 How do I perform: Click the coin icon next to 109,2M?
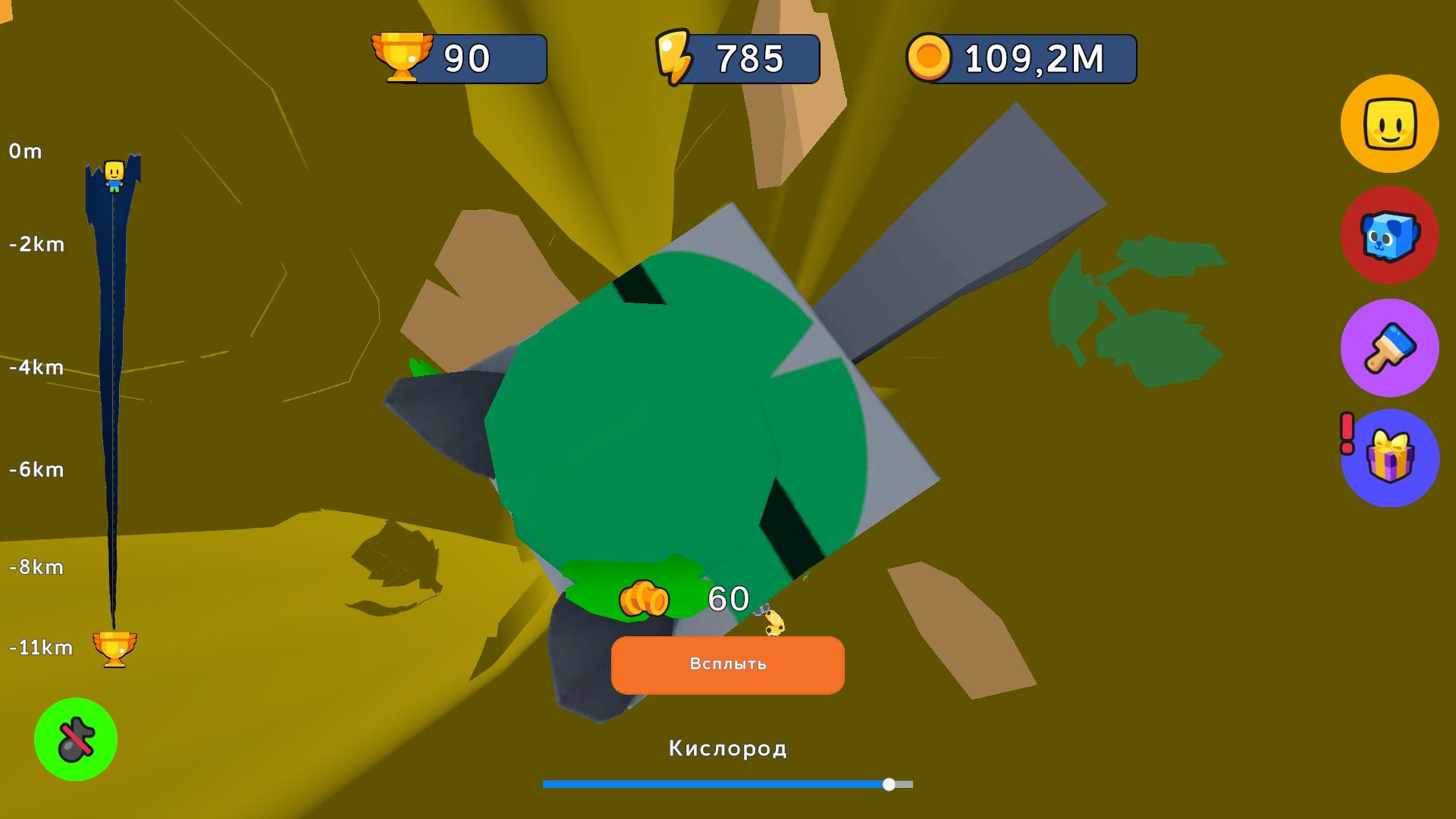click(x=932, y=55)
